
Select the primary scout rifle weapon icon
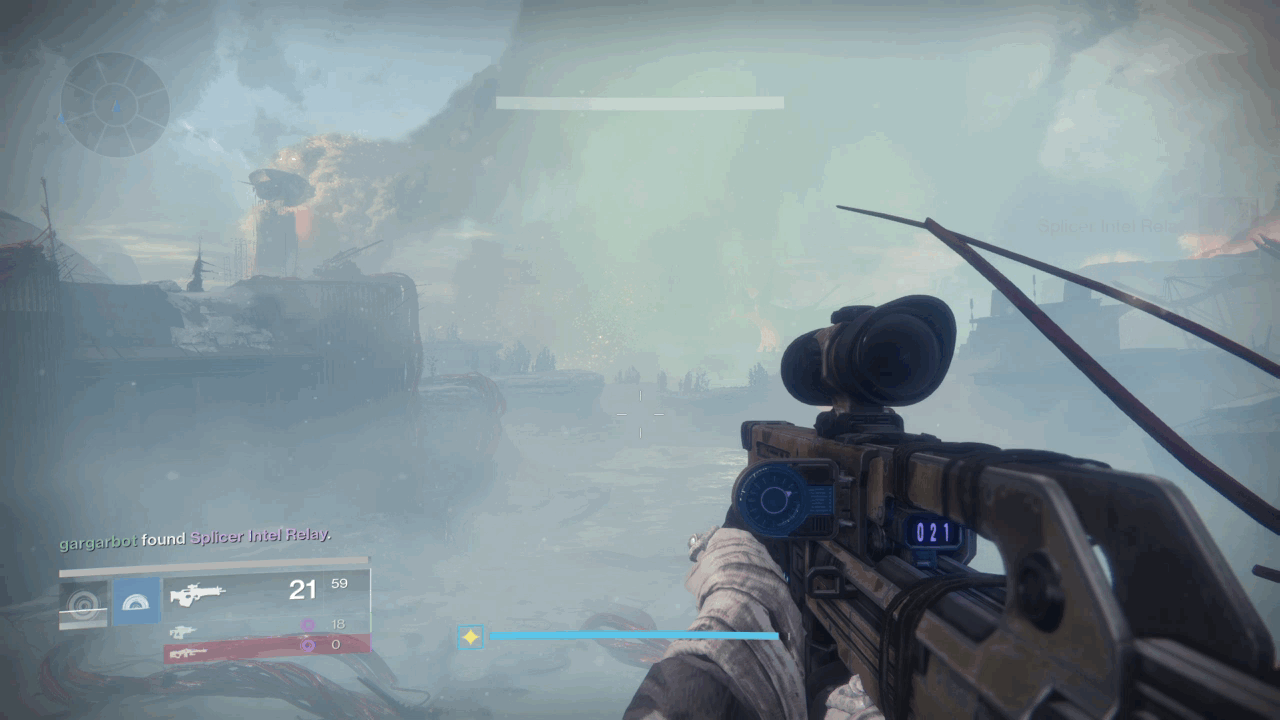pos(197,595)
